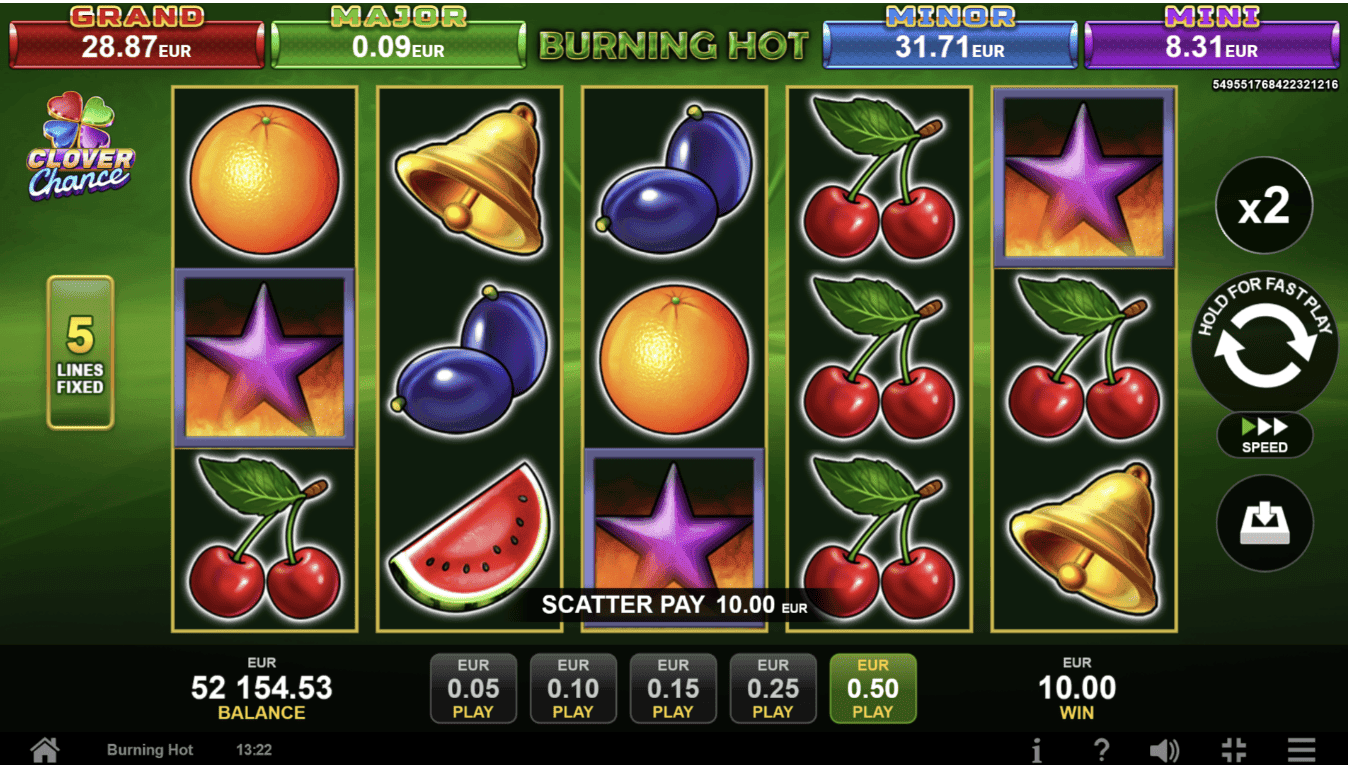The image size is (1348, 765).
Task: Click the 5 Lines Fixed panel
Action: pos(80,352)
